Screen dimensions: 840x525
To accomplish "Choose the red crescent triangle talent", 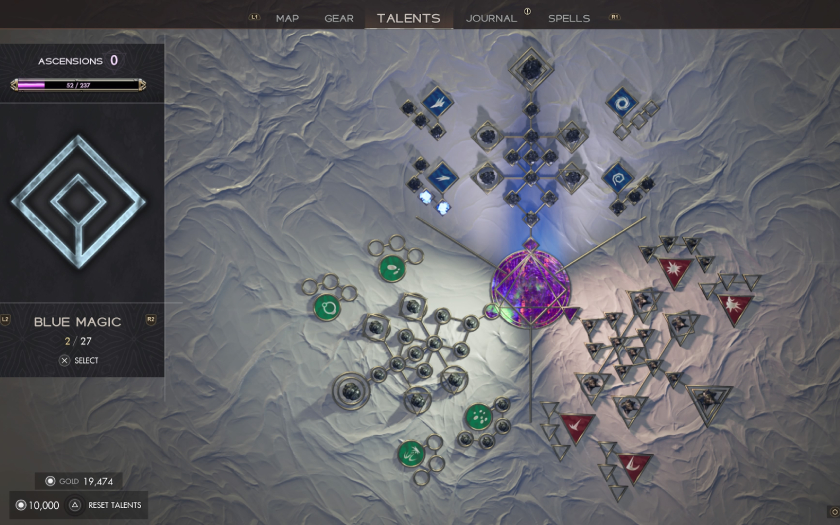I will pos(634,464).
